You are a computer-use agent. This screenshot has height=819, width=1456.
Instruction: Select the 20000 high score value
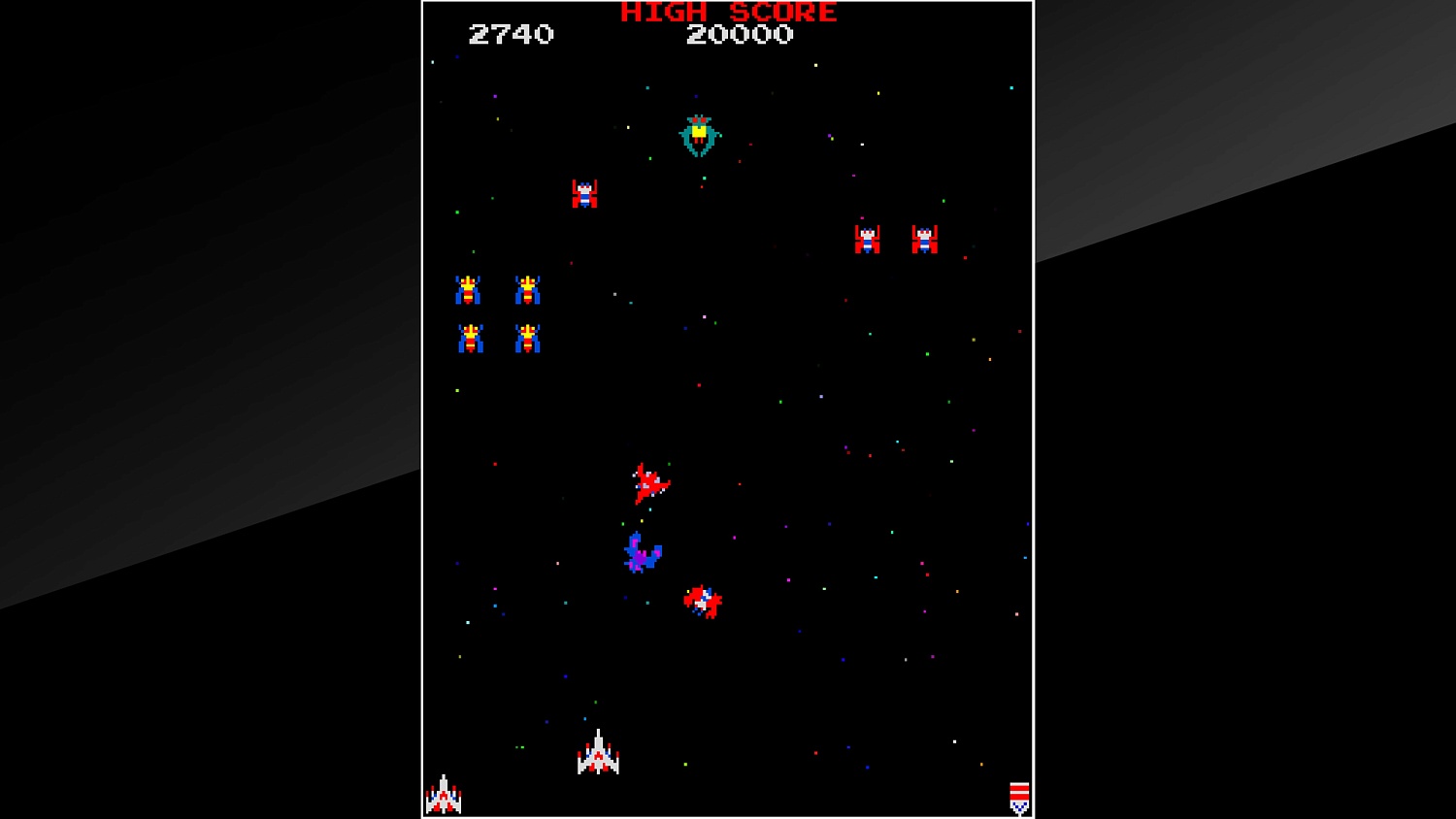point(741,35)
